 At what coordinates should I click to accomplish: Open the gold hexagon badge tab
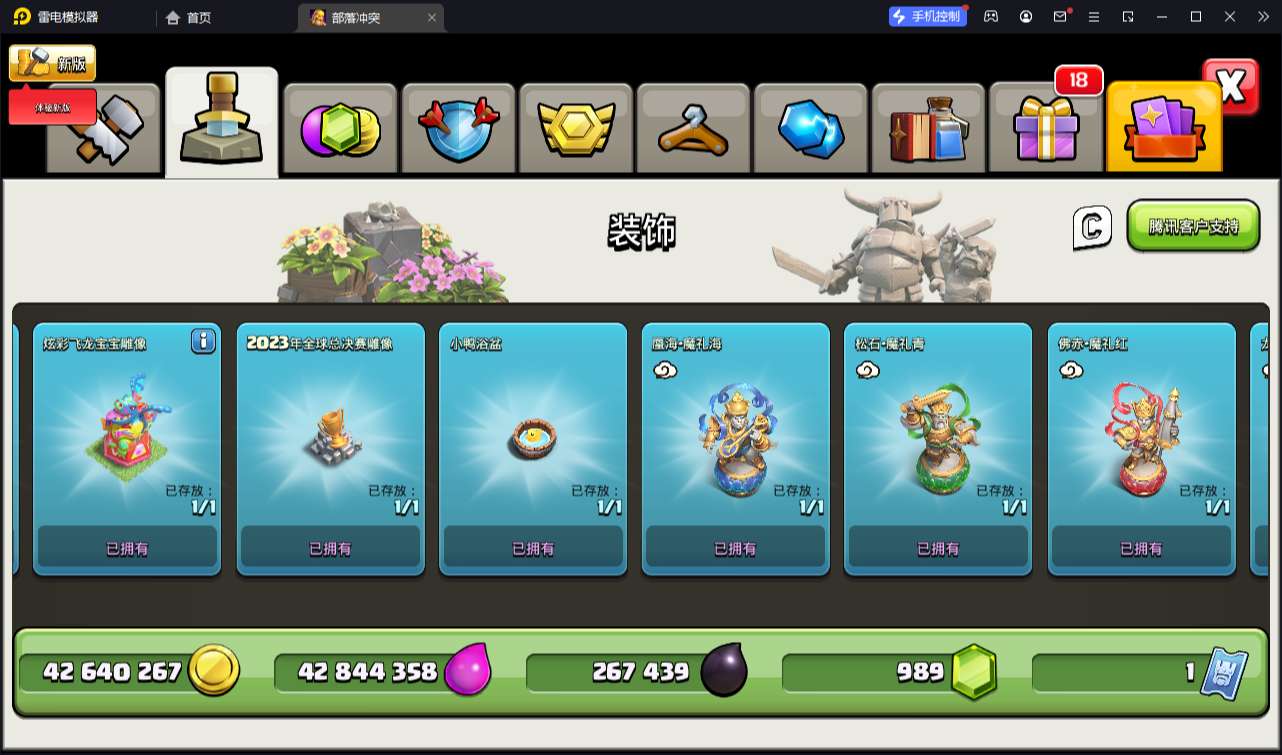pyautogui.click(x=575, y=130)
